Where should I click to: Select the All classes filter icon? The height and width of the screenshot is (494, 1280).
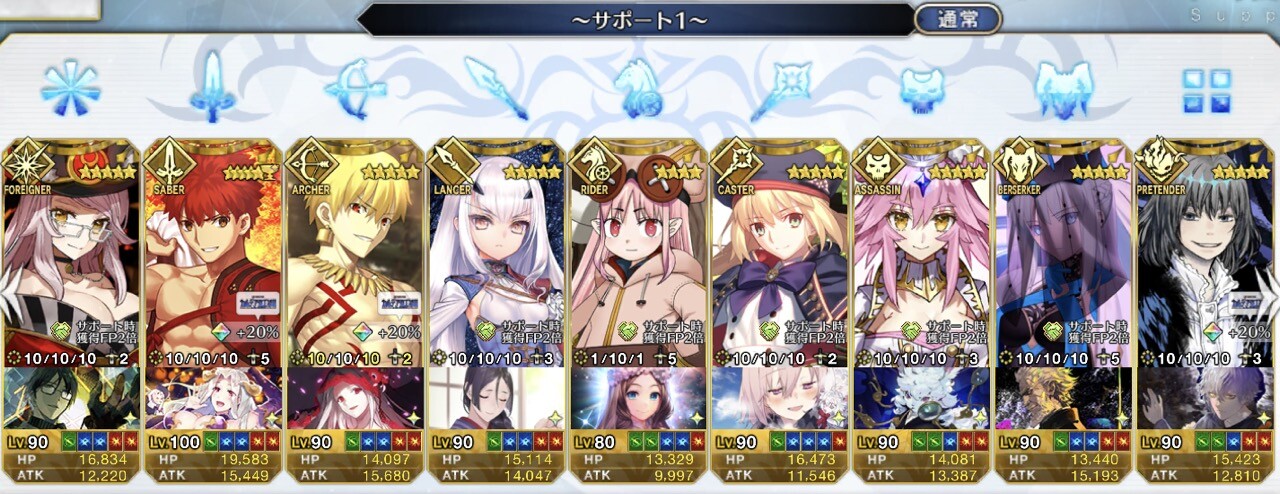pos(70,88)
